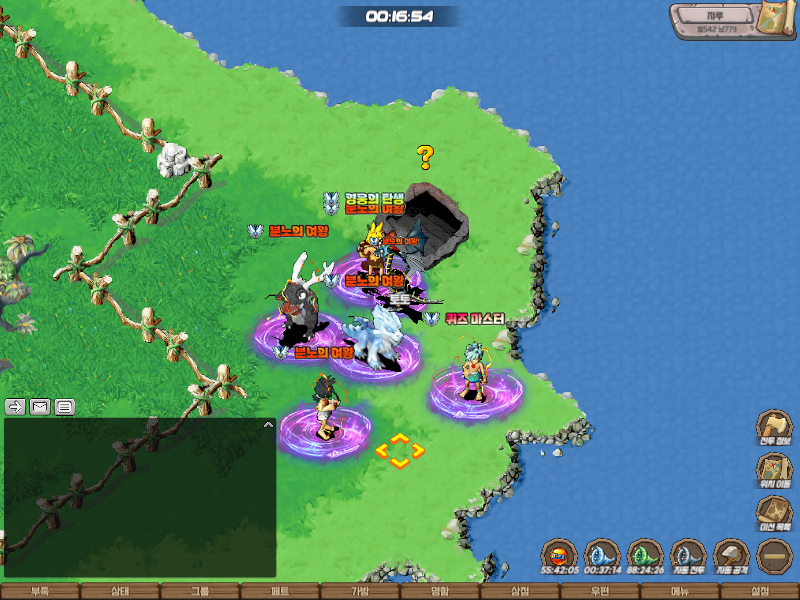The image size is (800, 600).
Task: Open the 메뉴 (menu) button
Action: [680, 591]
